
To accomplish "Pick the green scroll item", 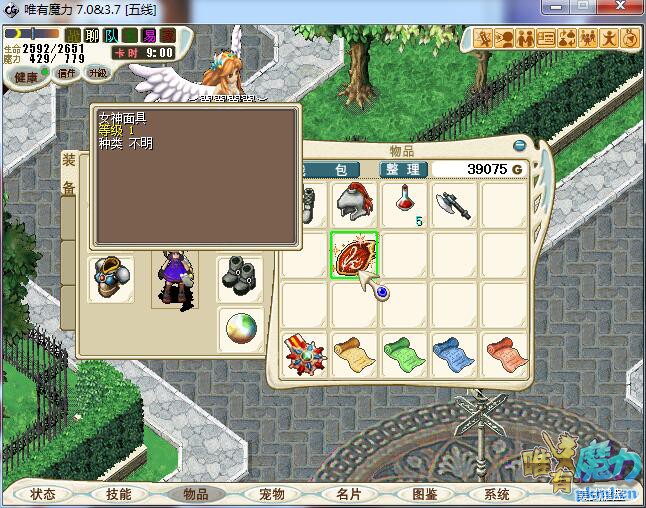I will click(404, 355).
